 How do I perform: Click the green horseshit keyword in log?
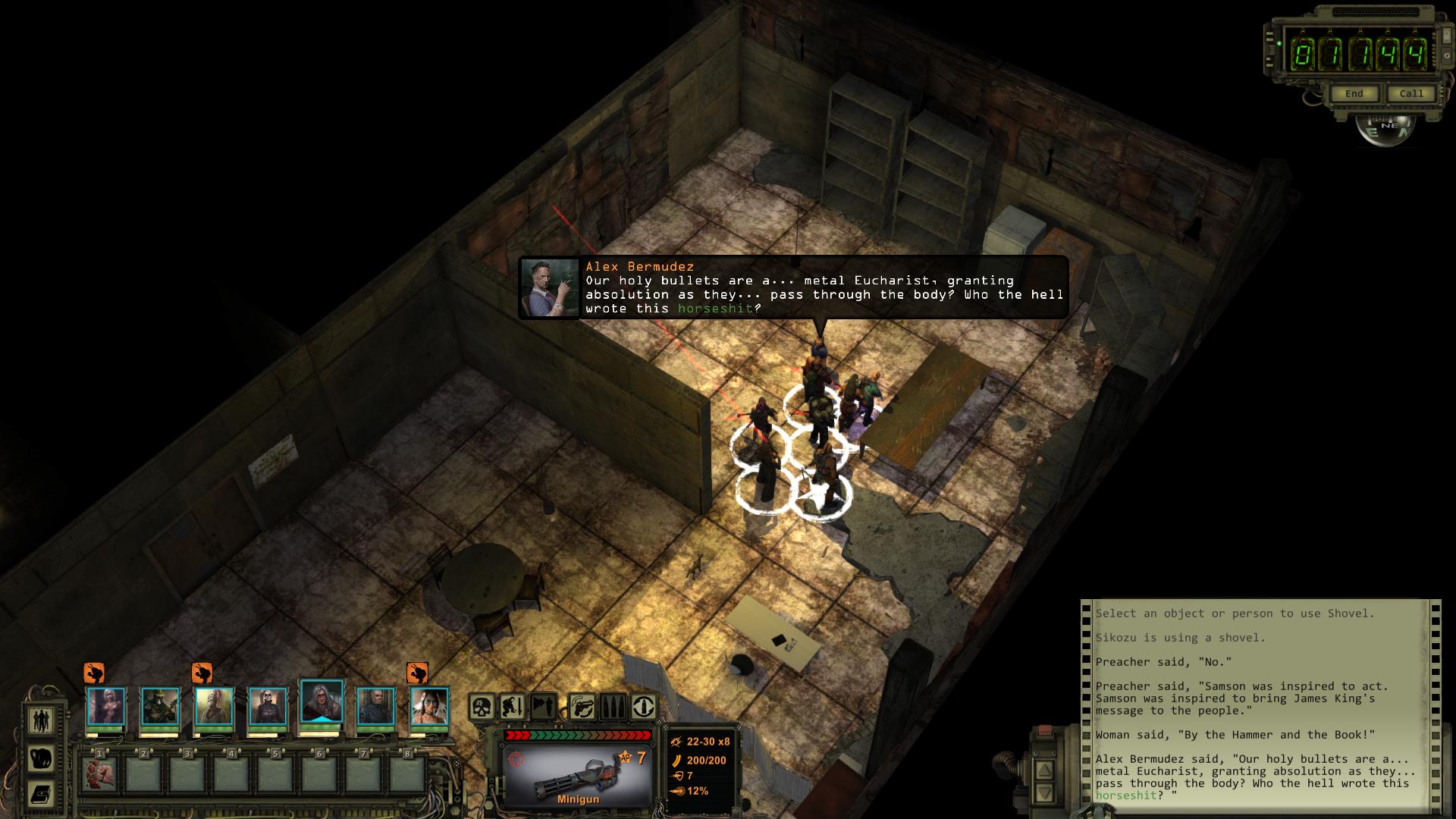[x=1125, y=795]
